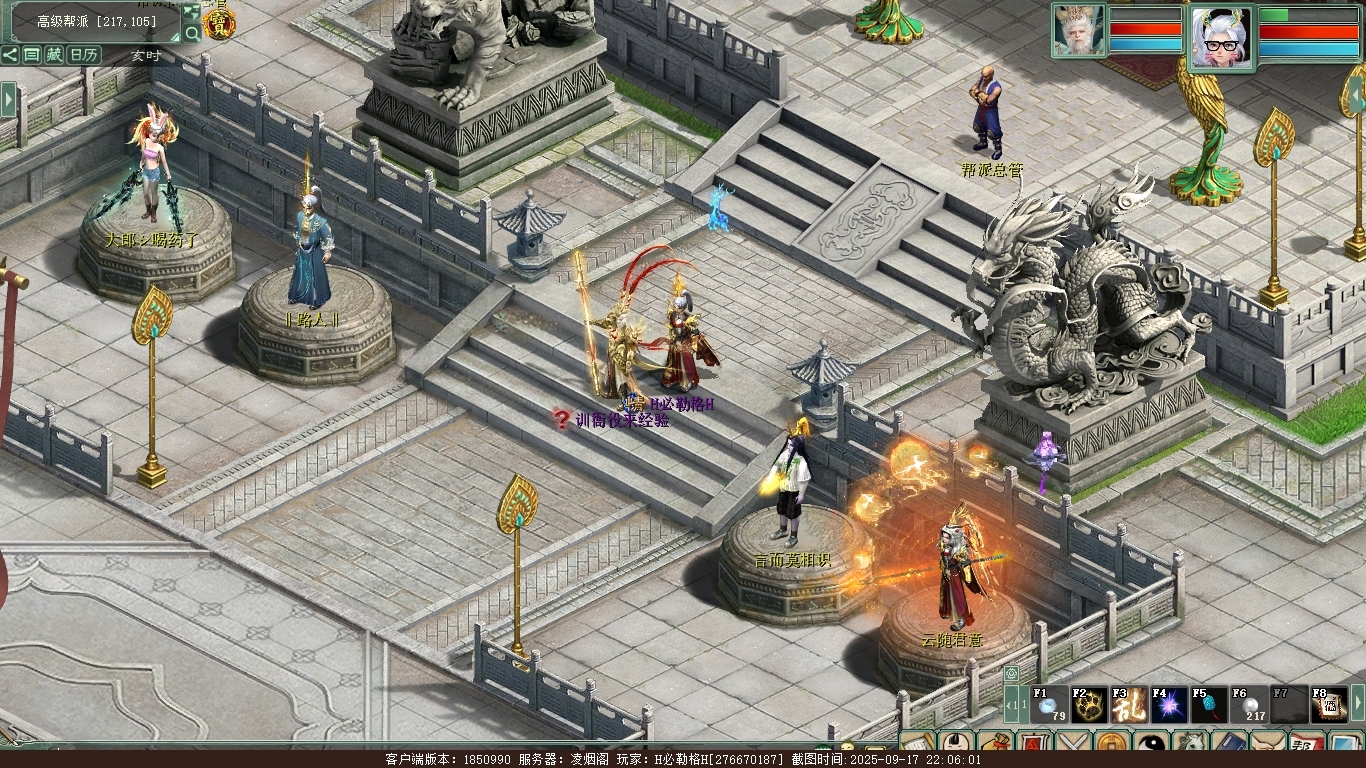Image resolution: width=1366 pixels, height=768 pixels.
Task: Expand the right edge panel arrow
Action: [1357, 95]
